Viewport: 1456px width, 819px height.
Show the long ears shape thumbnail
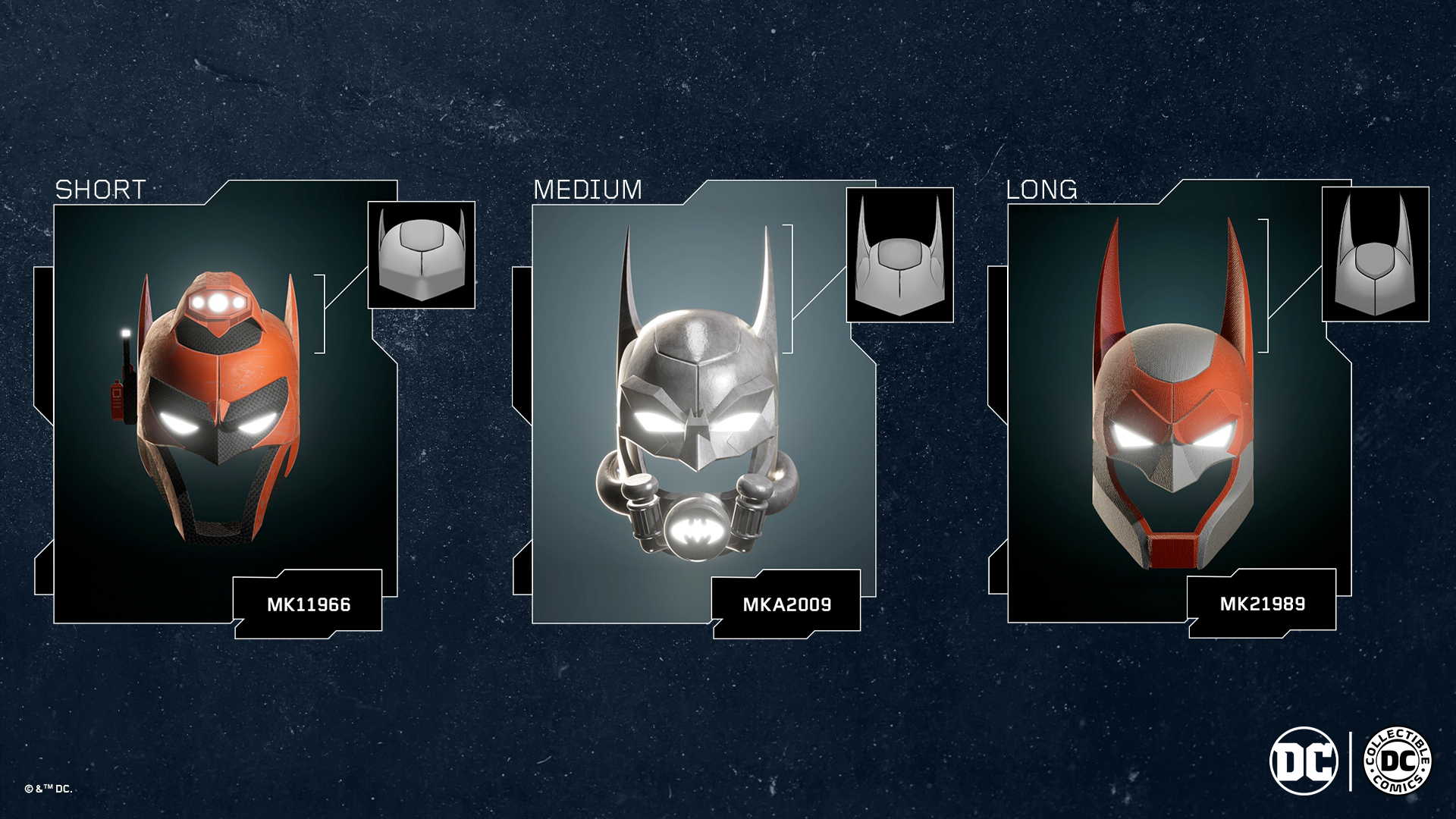click(1375, 254)
